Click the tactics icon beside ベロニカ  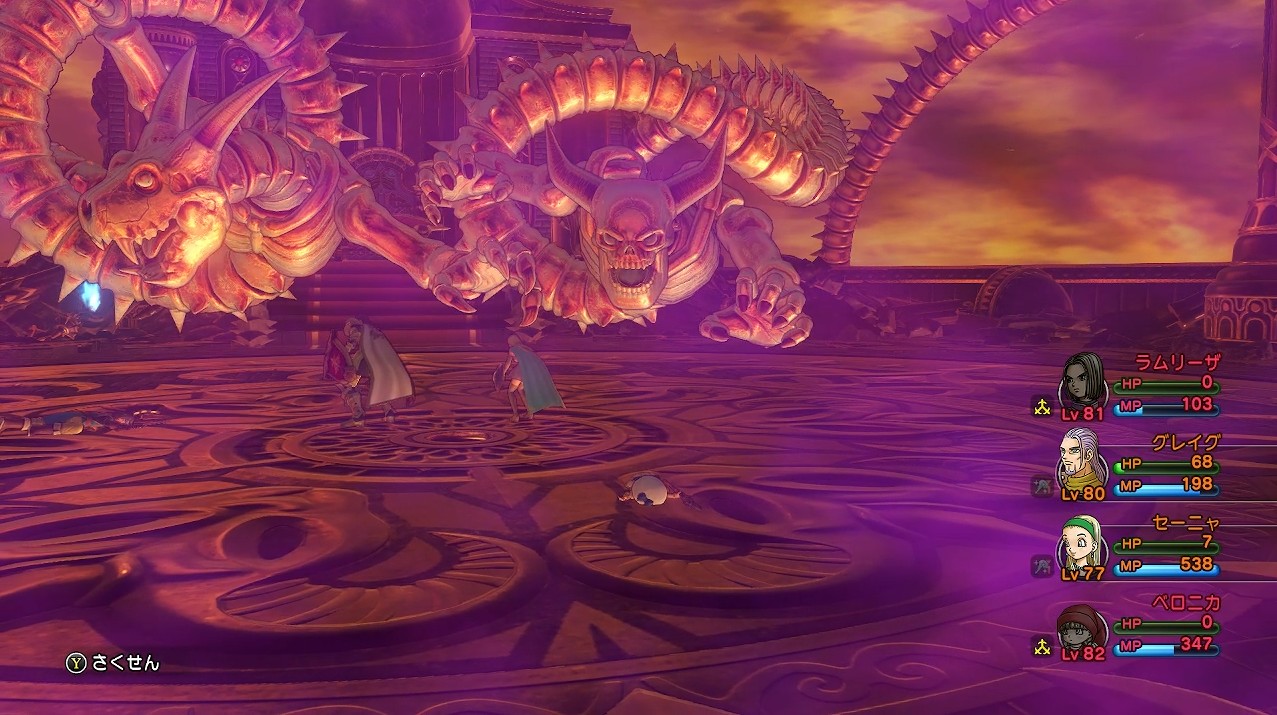tap(1040, 647)
